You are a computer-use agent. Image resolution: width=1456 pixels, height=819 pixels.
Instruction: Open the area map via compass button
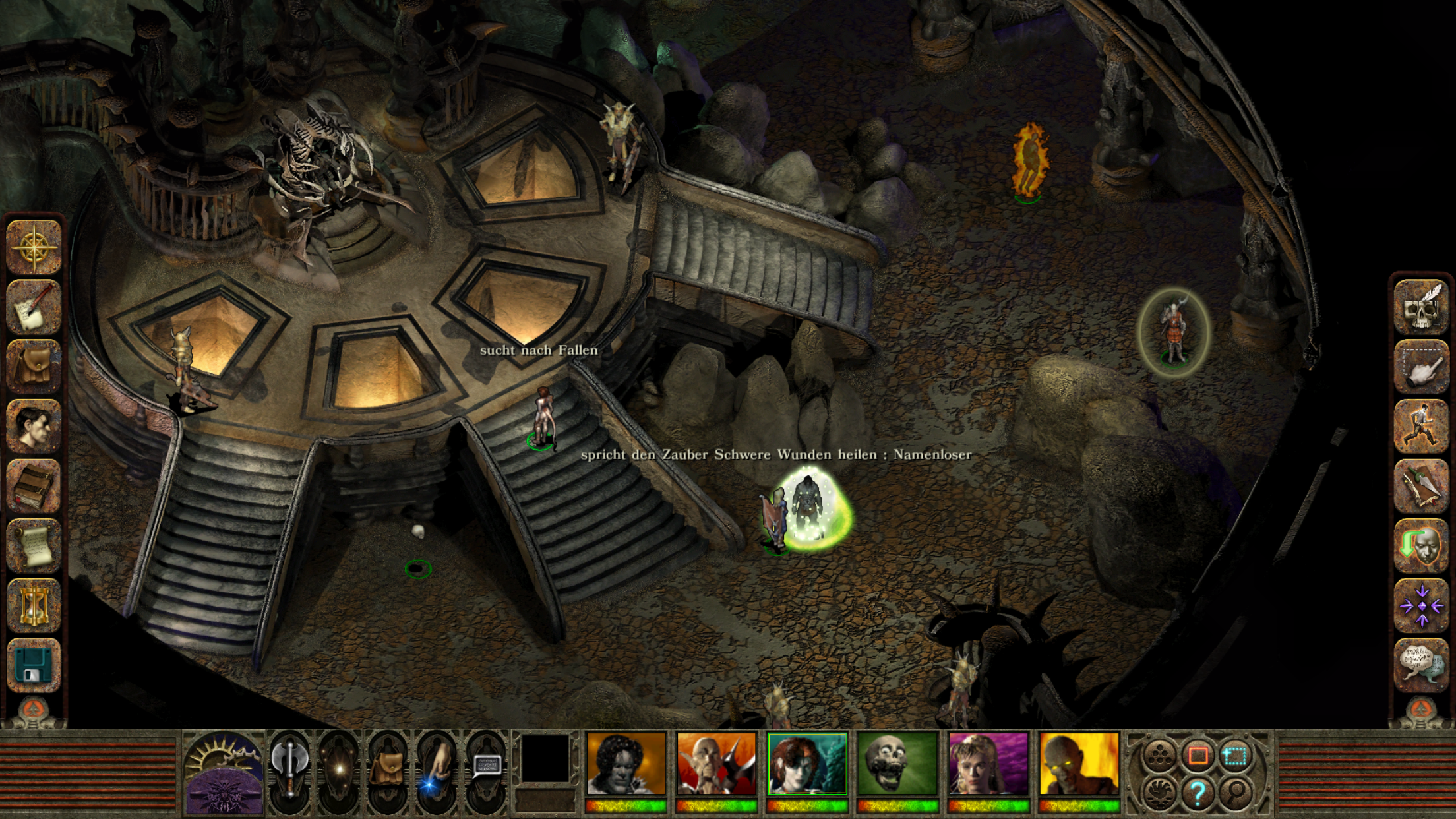click(34, 247)
